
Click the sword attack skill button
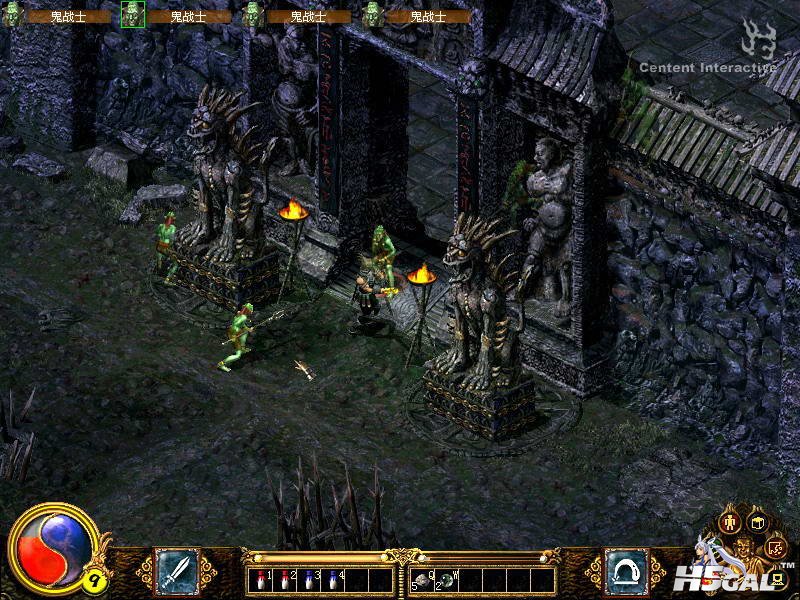(x=176, y=571)
